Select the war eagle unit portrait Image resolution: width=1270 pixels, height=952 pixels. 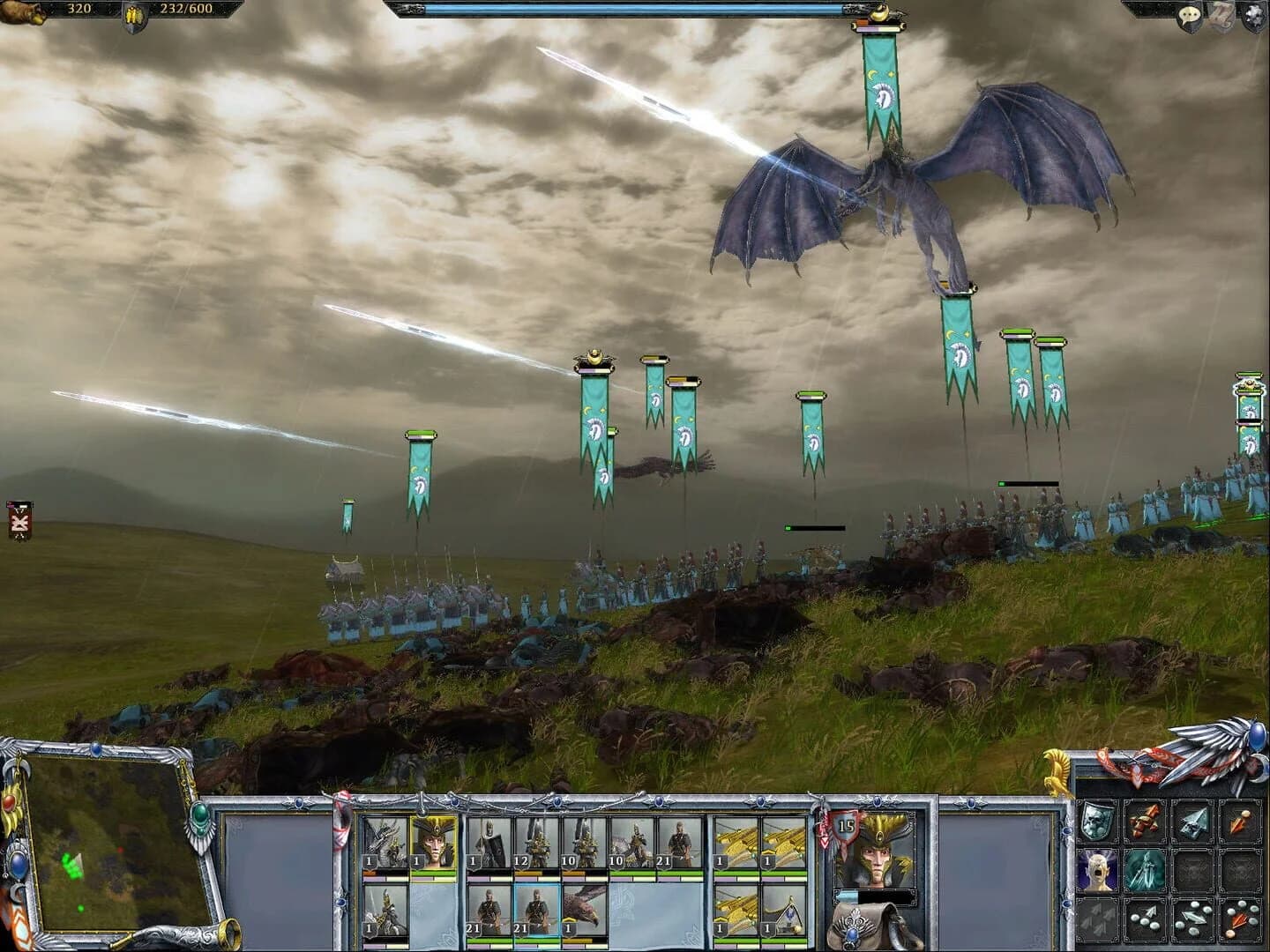pos(584,911)
